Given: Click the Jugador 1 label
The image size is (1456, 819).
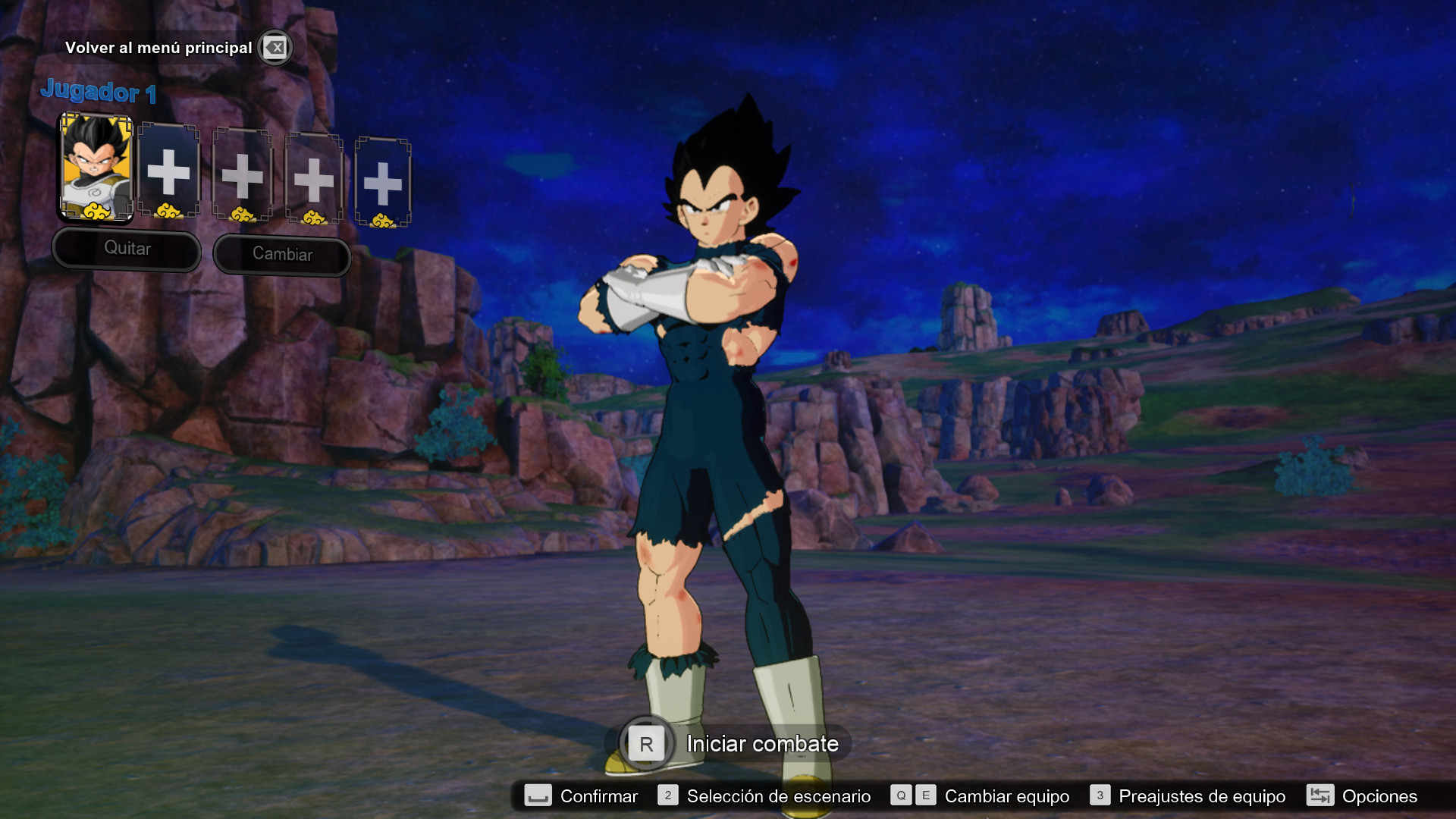Looking at the screenshot, I should 99,93.
